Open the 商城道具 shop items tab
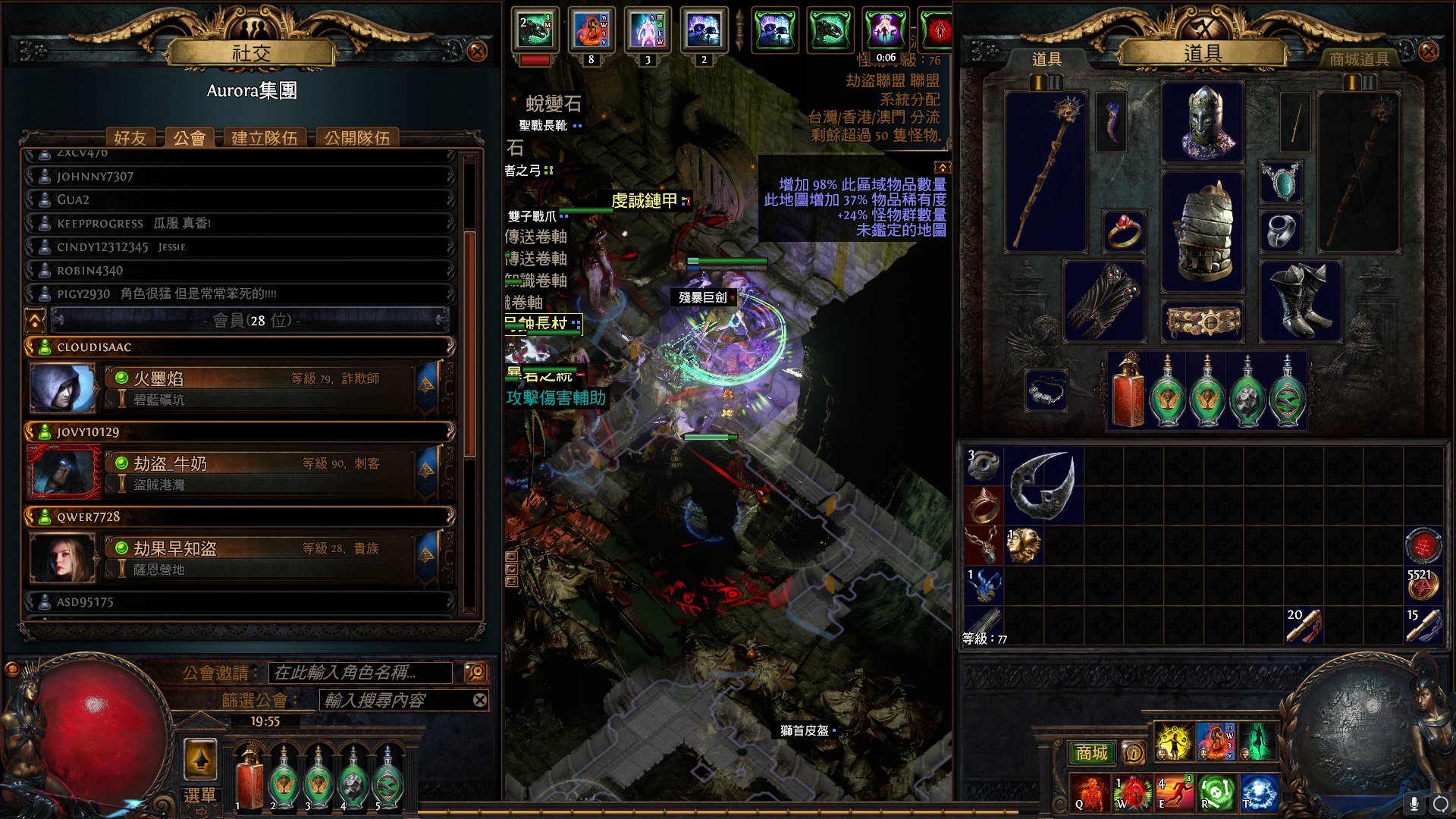This screenshot has width=1456, height=819. pos(1359,59)
